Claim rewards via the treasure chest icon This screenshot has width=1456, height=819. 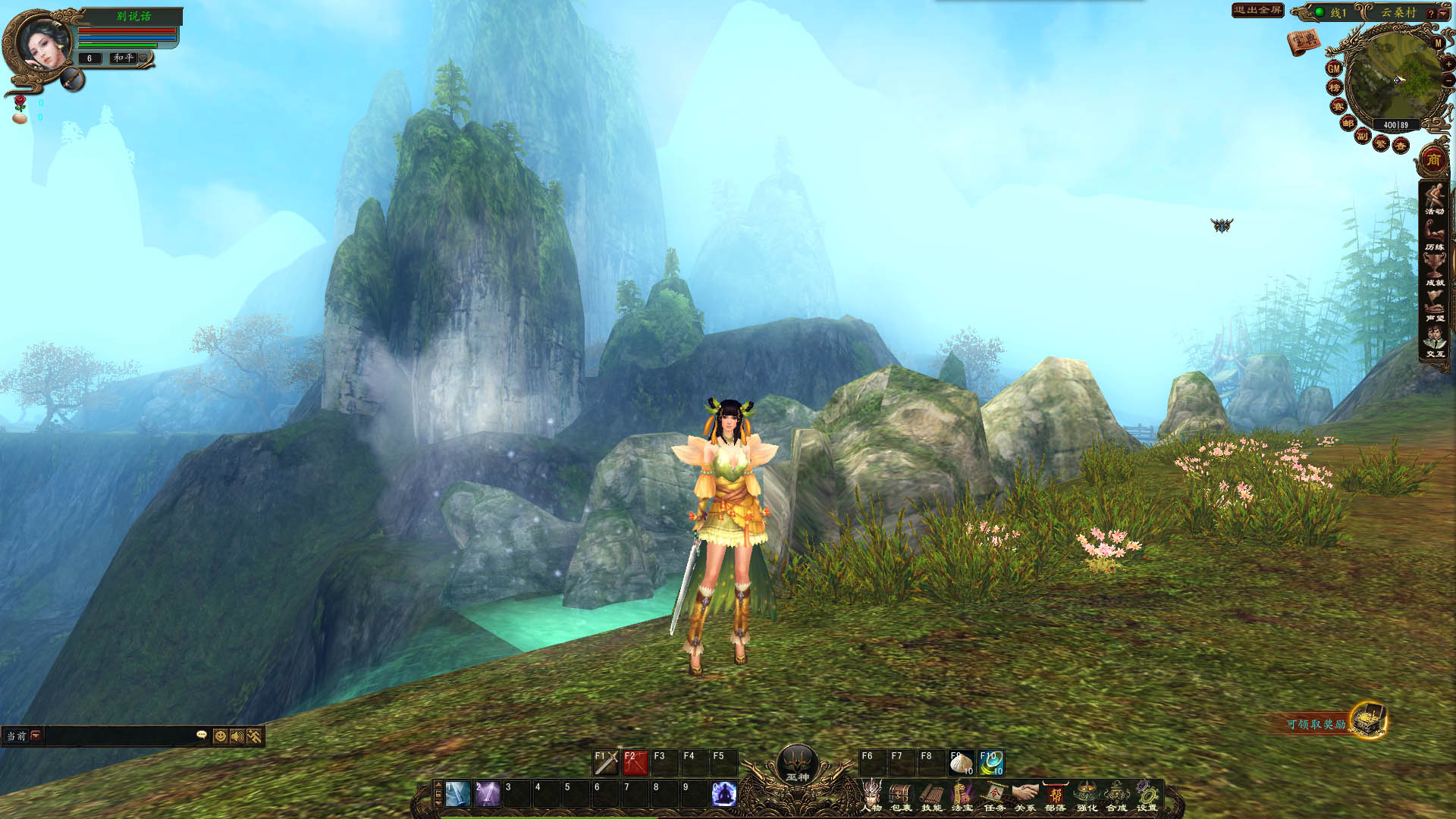pos(1369,720)
